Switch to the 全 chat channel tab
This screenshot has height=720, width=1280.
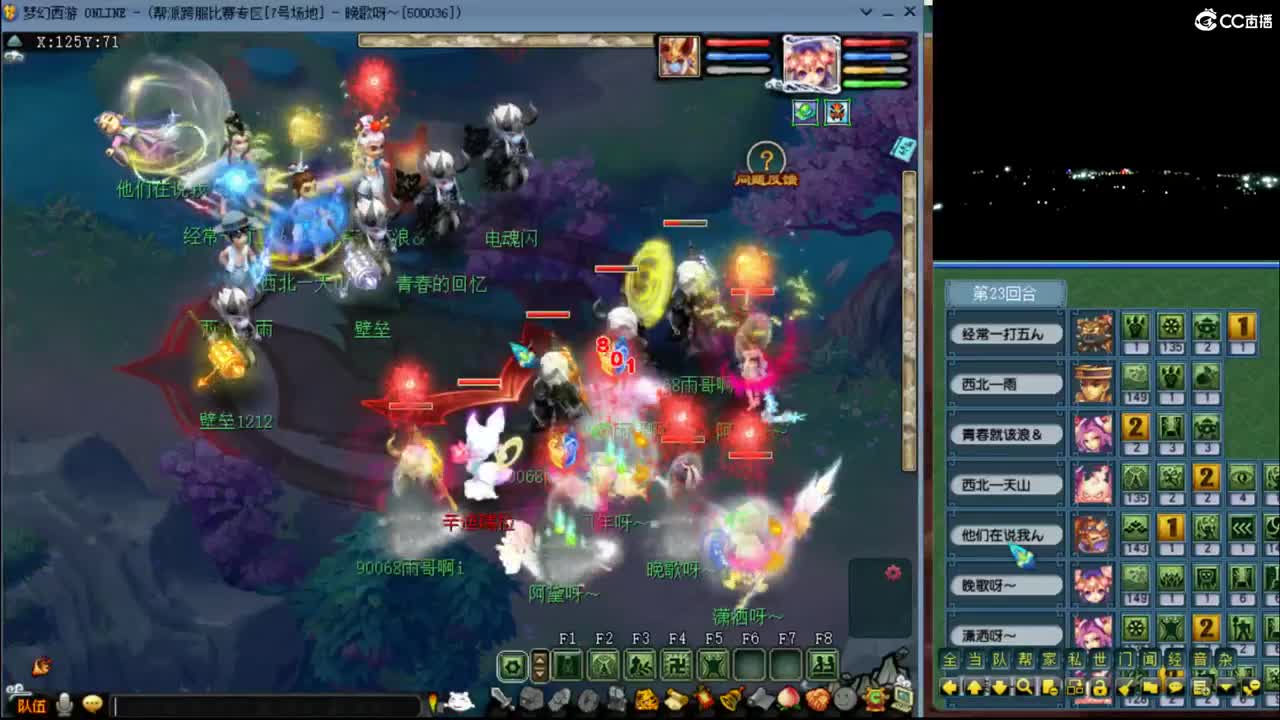(x=947, y=658)
